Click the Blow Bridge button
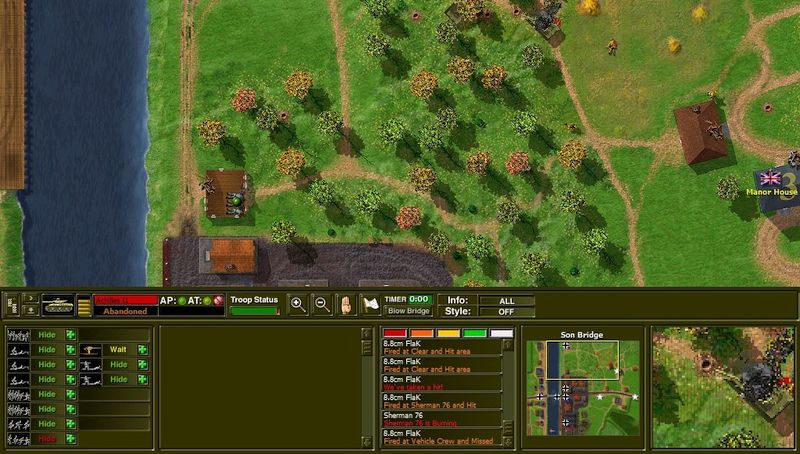The width and height of the screenshot is (800, 454). point(408,311)
